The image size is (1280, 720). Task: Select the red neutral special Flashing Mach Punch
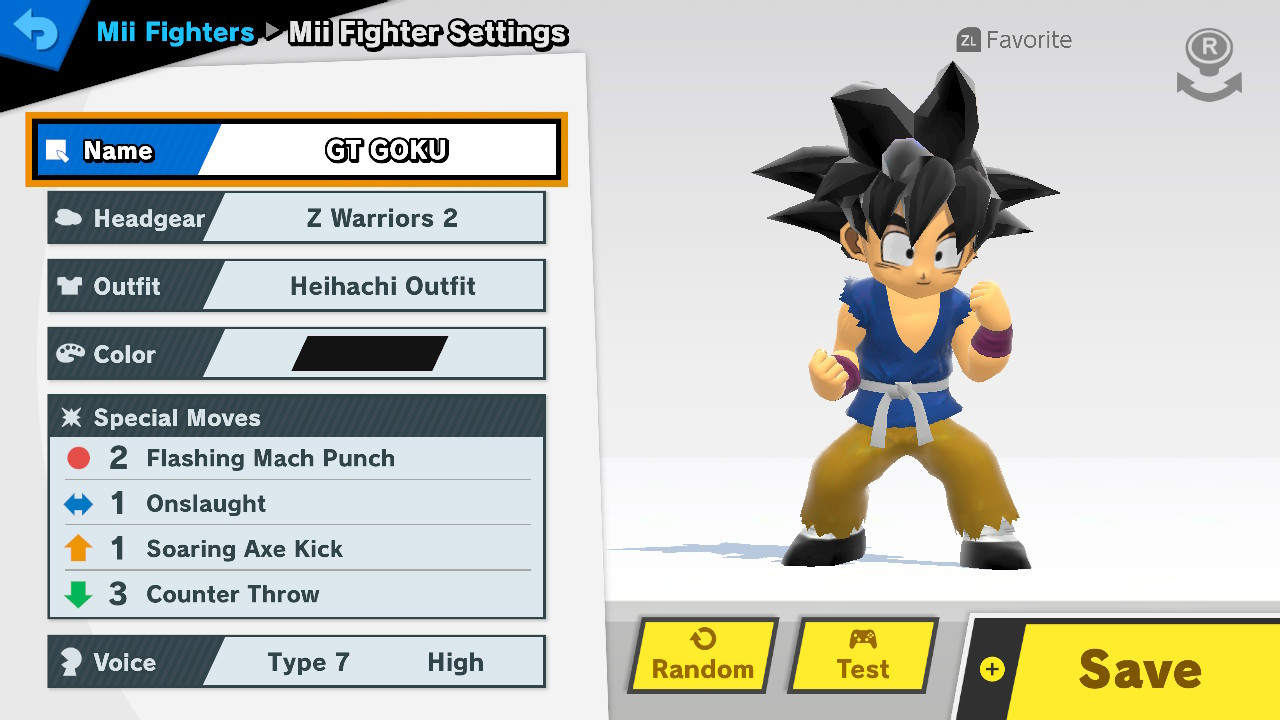click(x=270, y=458)
